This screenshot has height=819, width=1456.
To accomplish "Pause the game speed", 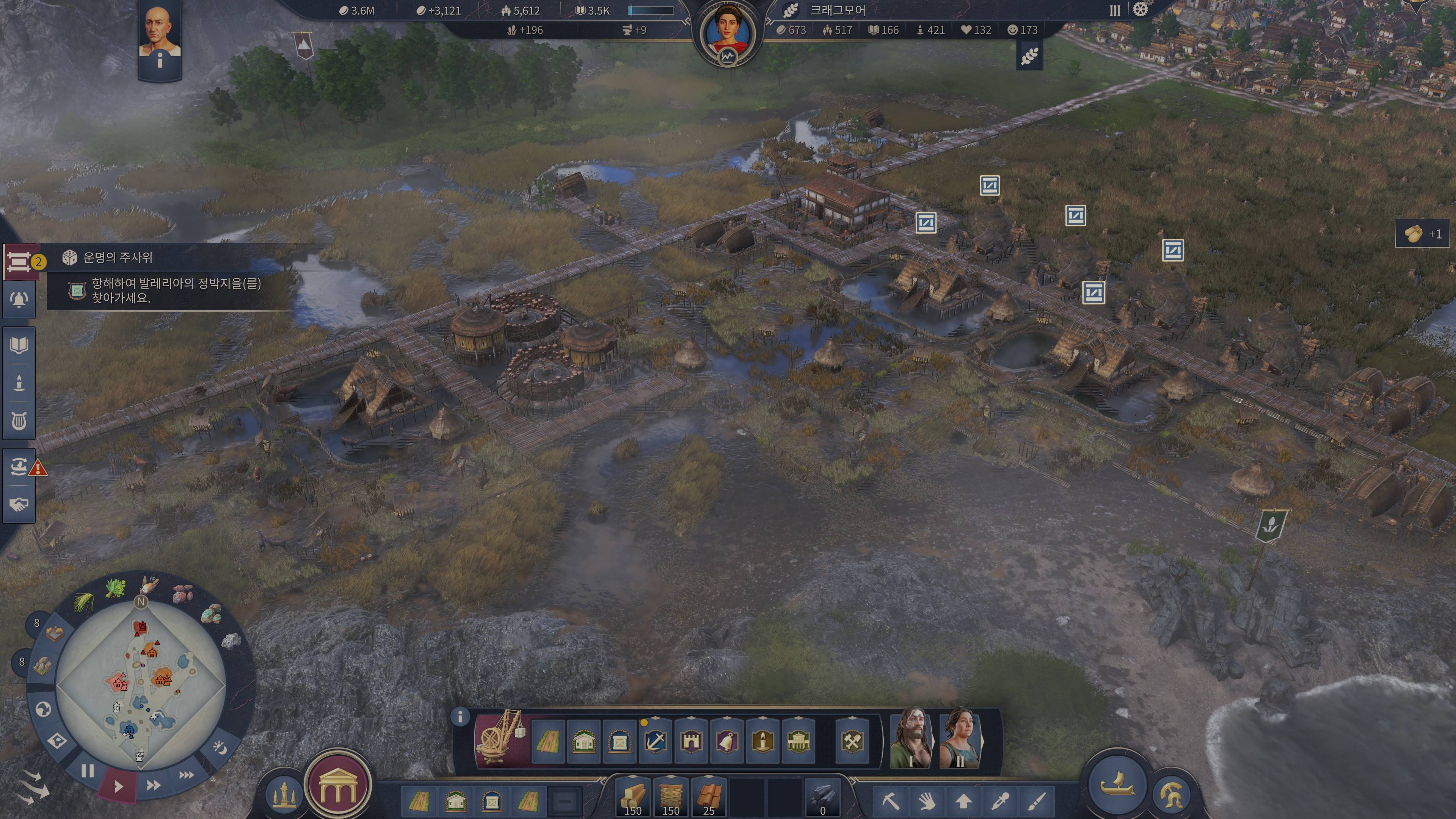I will 88,771.
